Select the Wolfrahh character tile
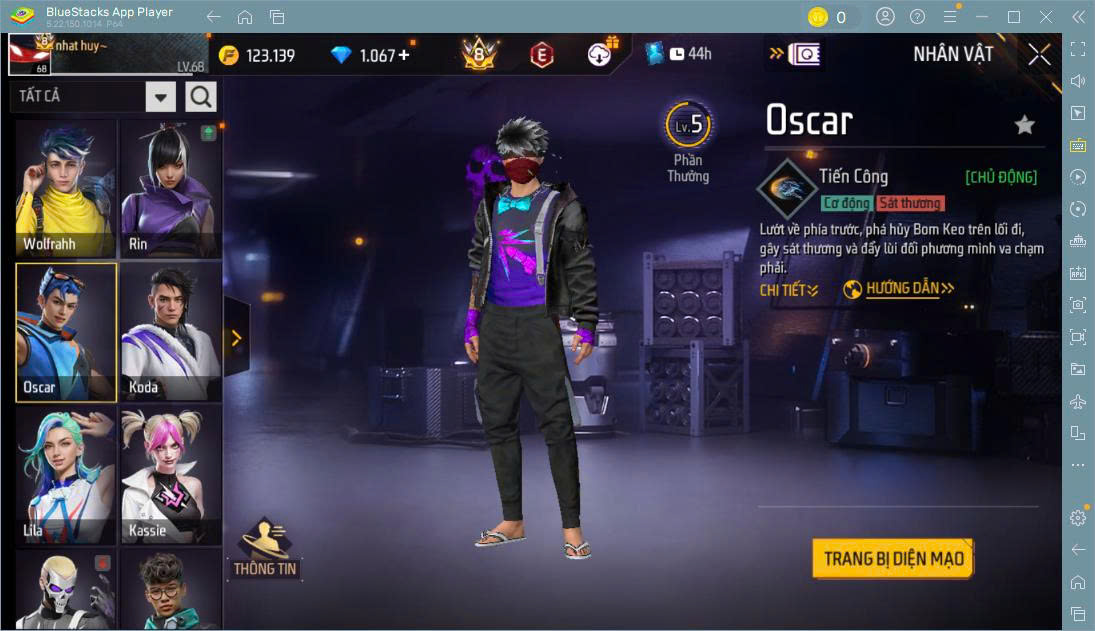The height and width of the screenshot is (631, 1095). (66, 189)
